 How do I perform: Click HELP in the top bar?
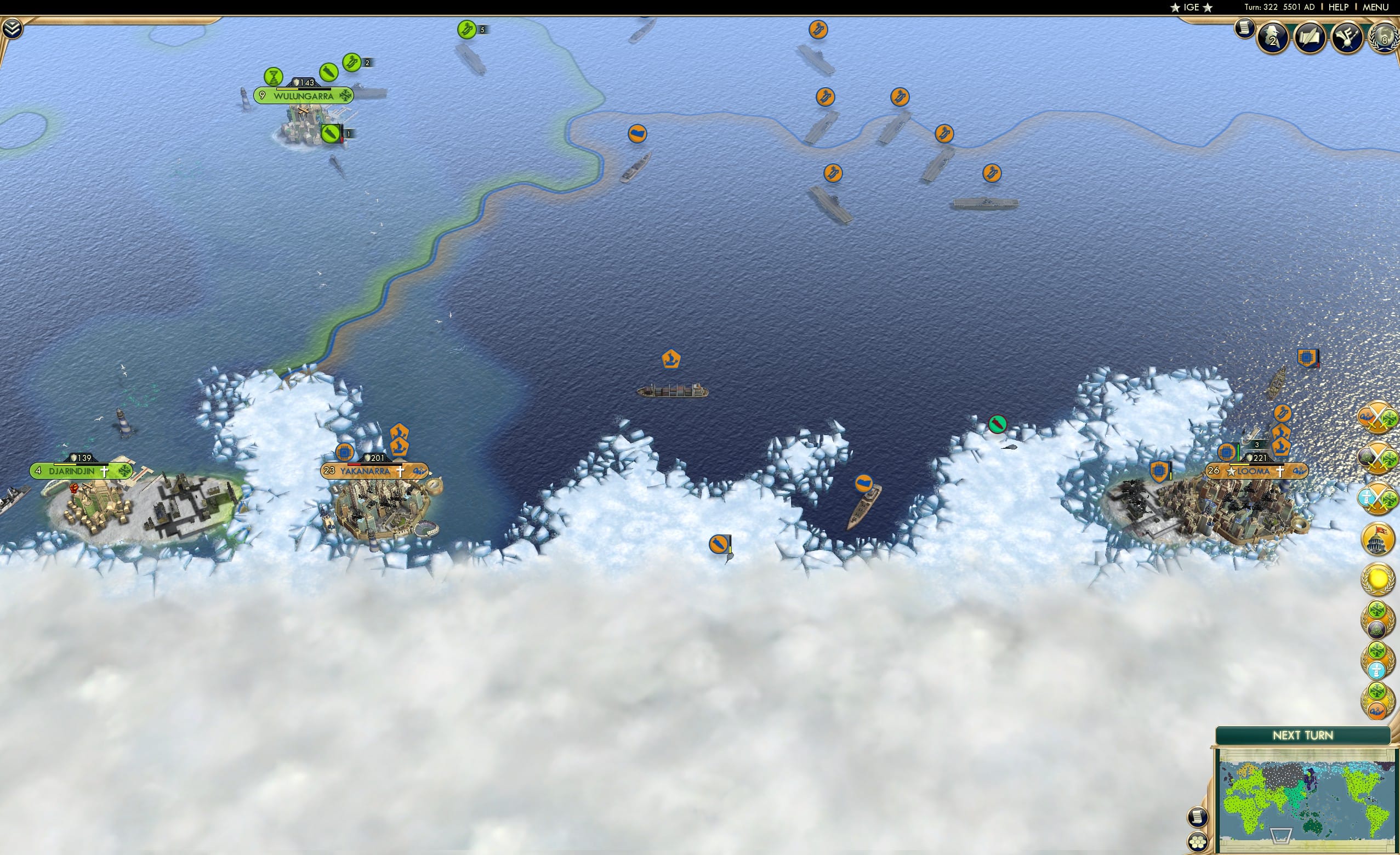[x=1339, y=7]
